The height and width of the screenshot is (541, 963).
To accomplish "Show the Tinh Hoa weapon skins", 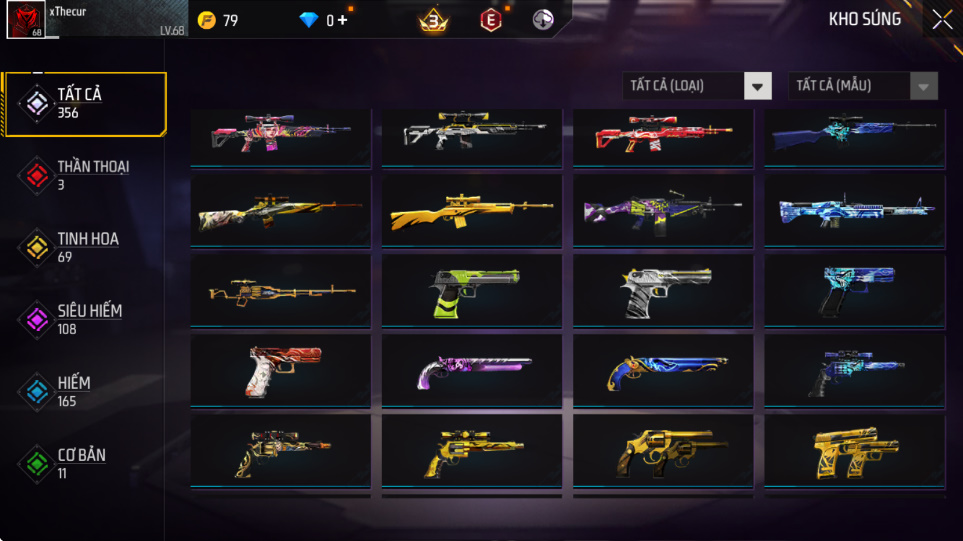I will [x=83, y=247].
